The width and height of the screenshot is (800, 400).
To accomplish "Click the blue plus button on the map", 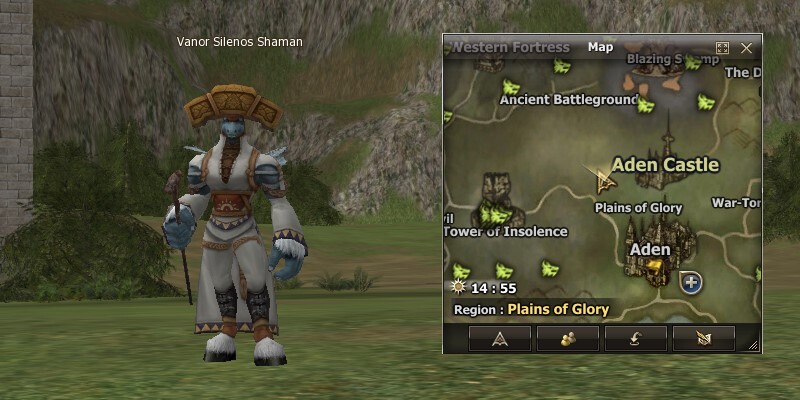I will pyautogui.click(x=690, y=283).
